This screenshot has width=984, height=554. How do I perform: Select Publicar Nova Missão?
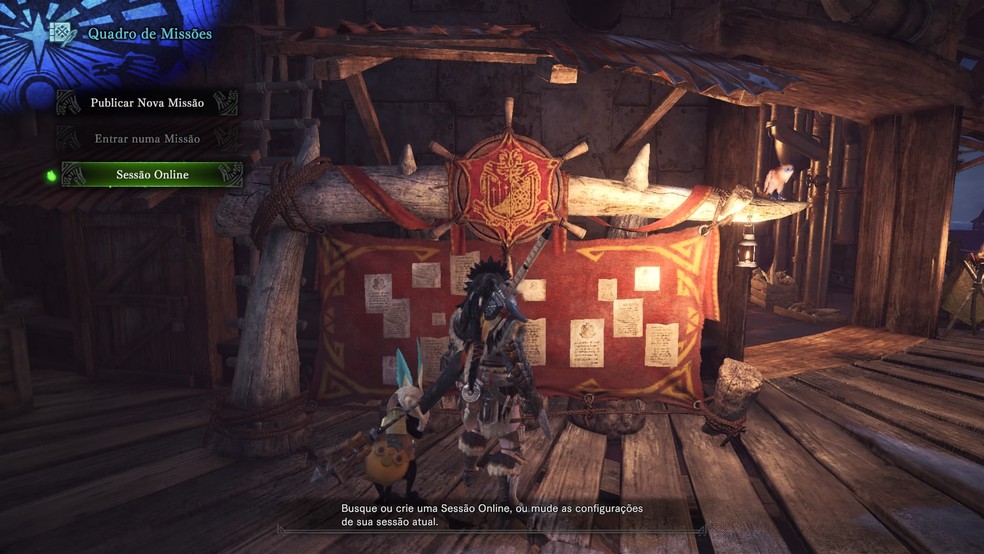click(x=147, y=103)
